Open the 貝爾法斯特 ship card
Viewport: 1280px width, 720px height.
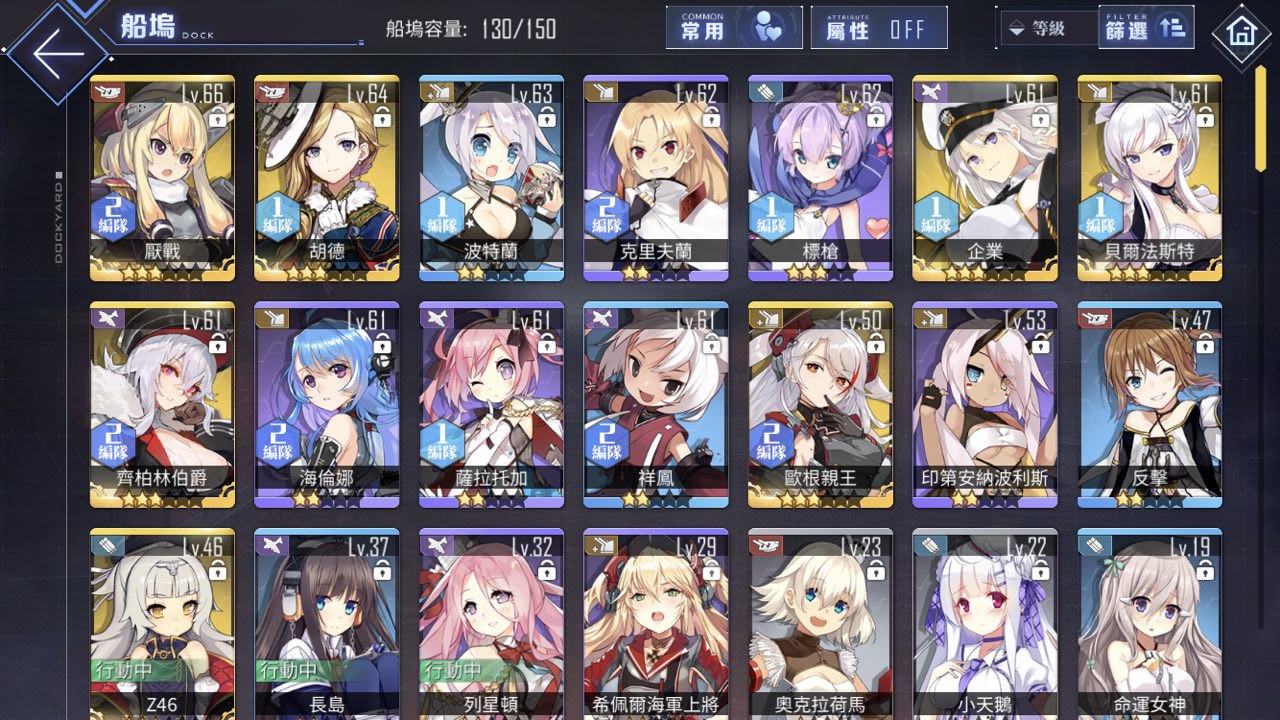[1149, 178]
